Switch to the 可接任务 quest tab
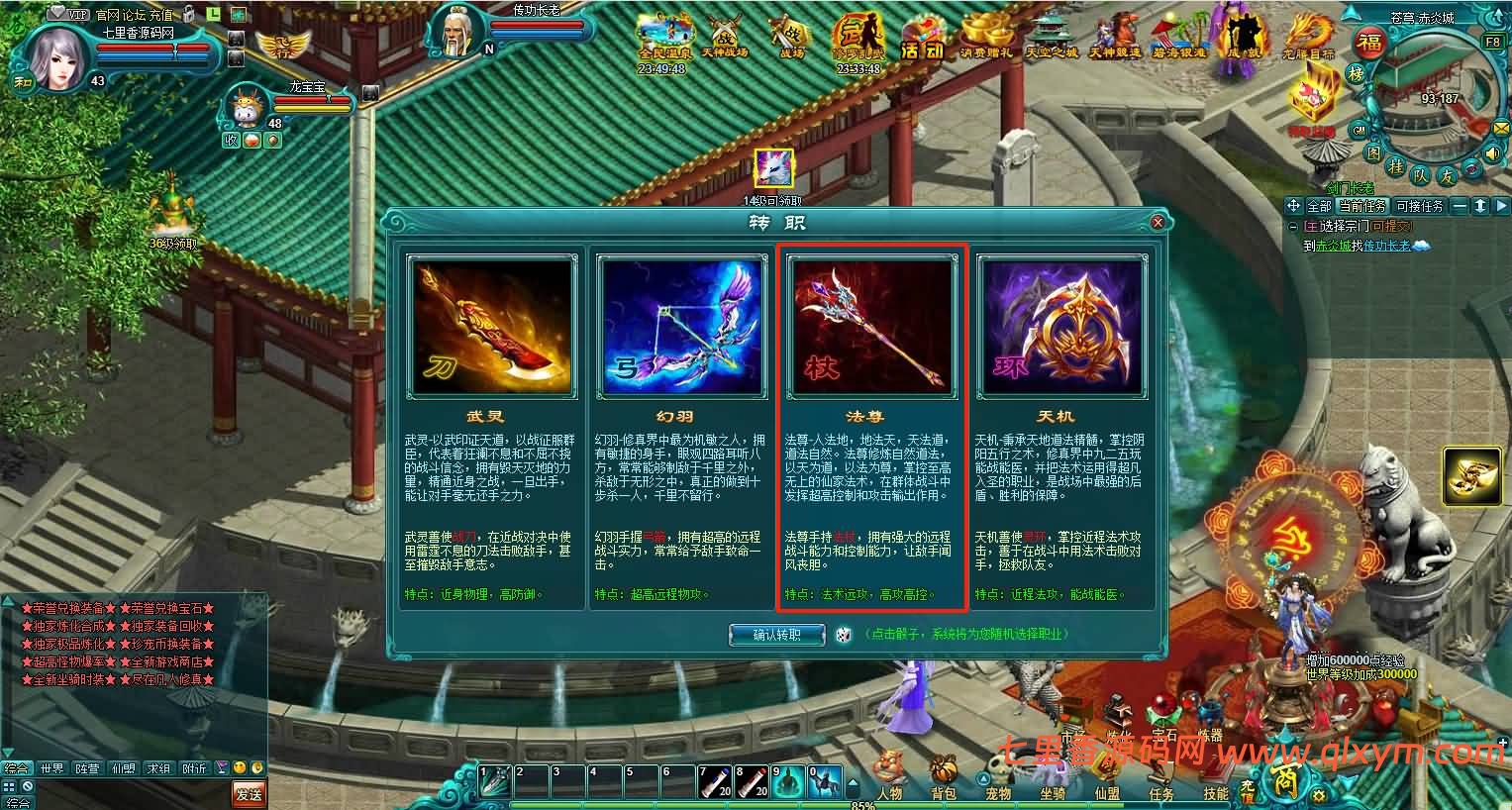 point(1420,206)
